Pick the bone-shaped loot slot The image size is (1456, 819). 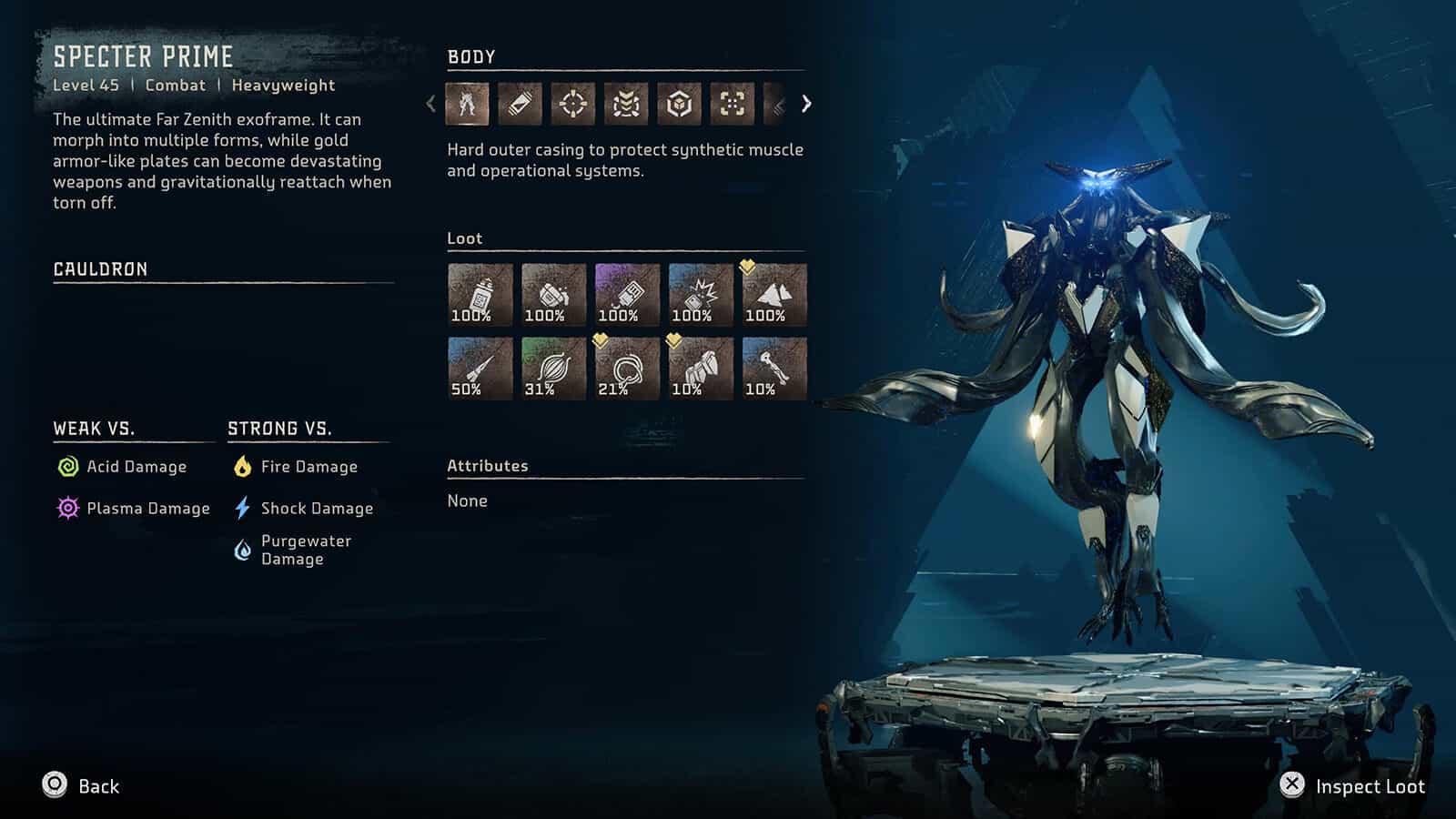tap(774, 369)
